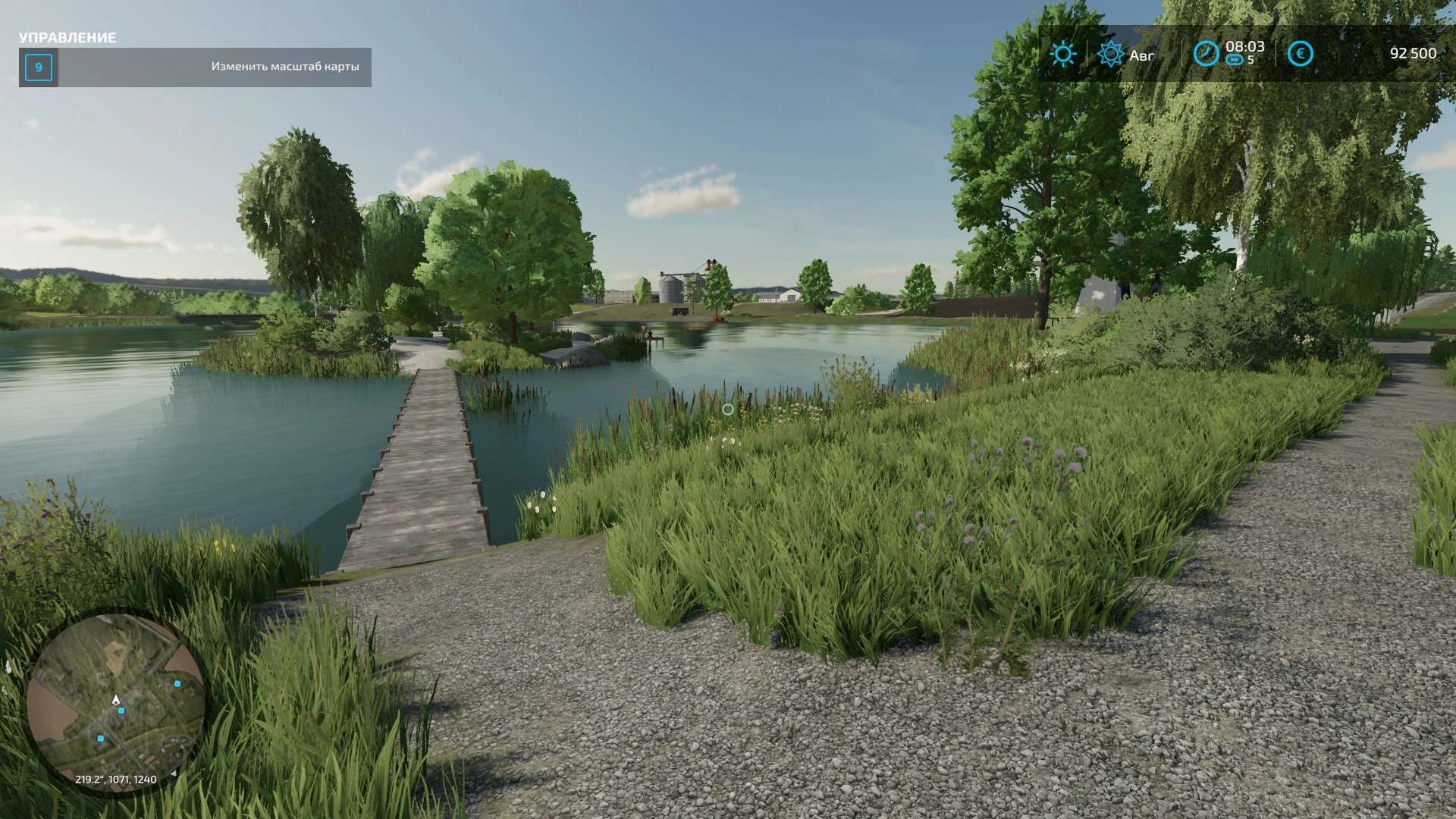Open the circular minimap

[x=115, y=702]
